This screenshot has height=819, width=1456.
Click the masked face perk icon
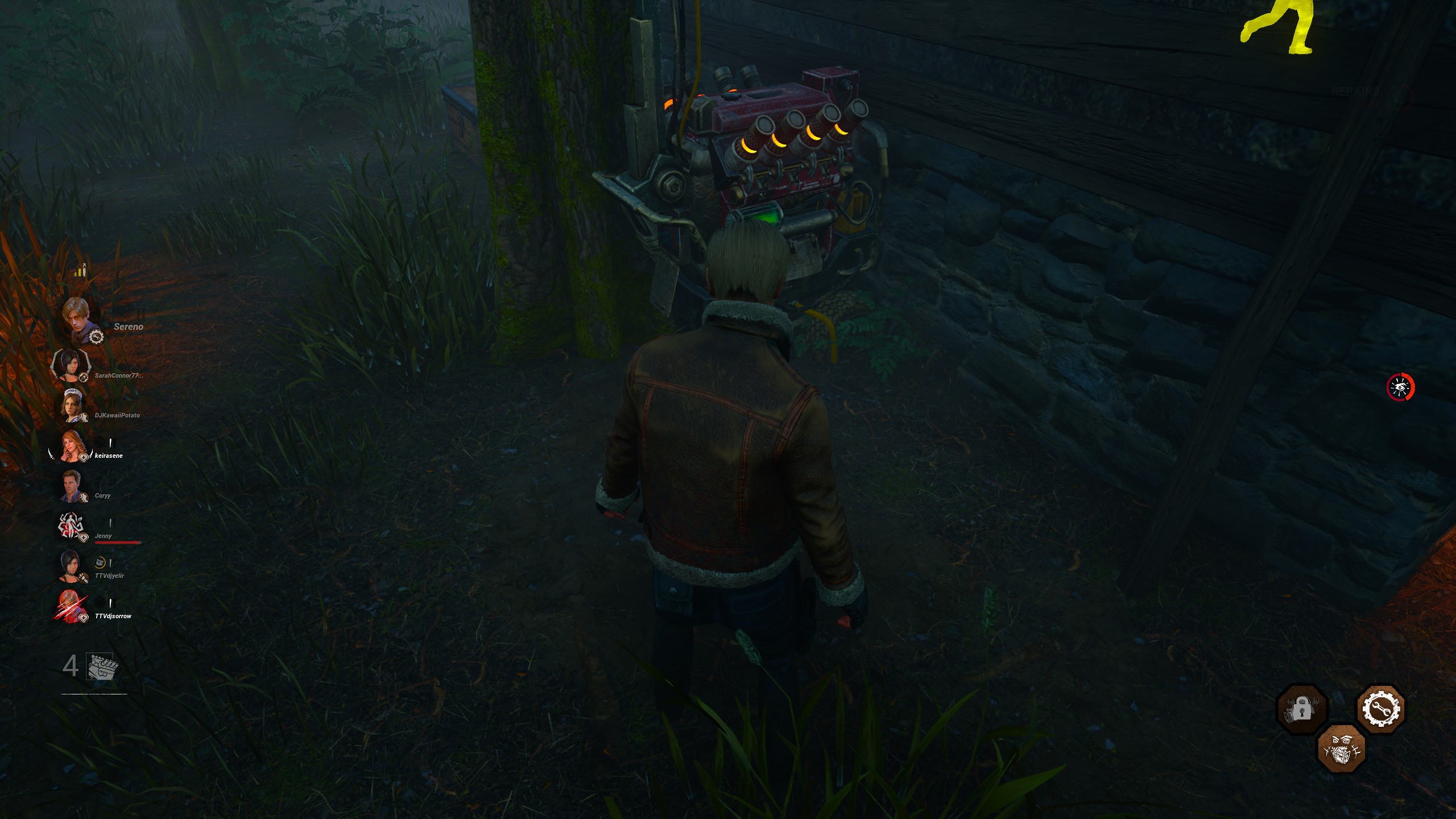point(1342,748)
